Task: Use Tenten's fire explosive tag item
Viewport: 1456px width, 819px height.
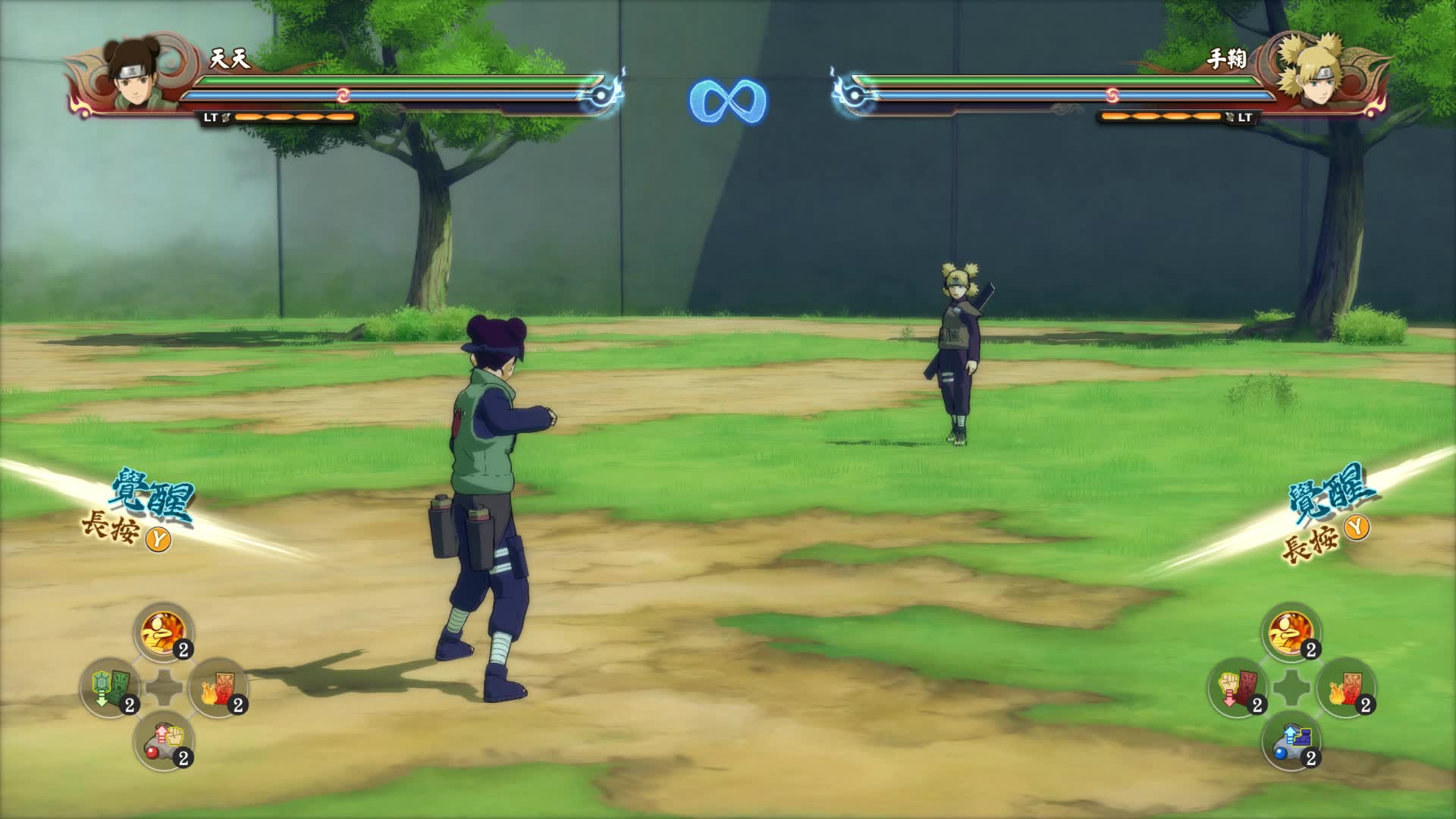Action: coord(218,688)
